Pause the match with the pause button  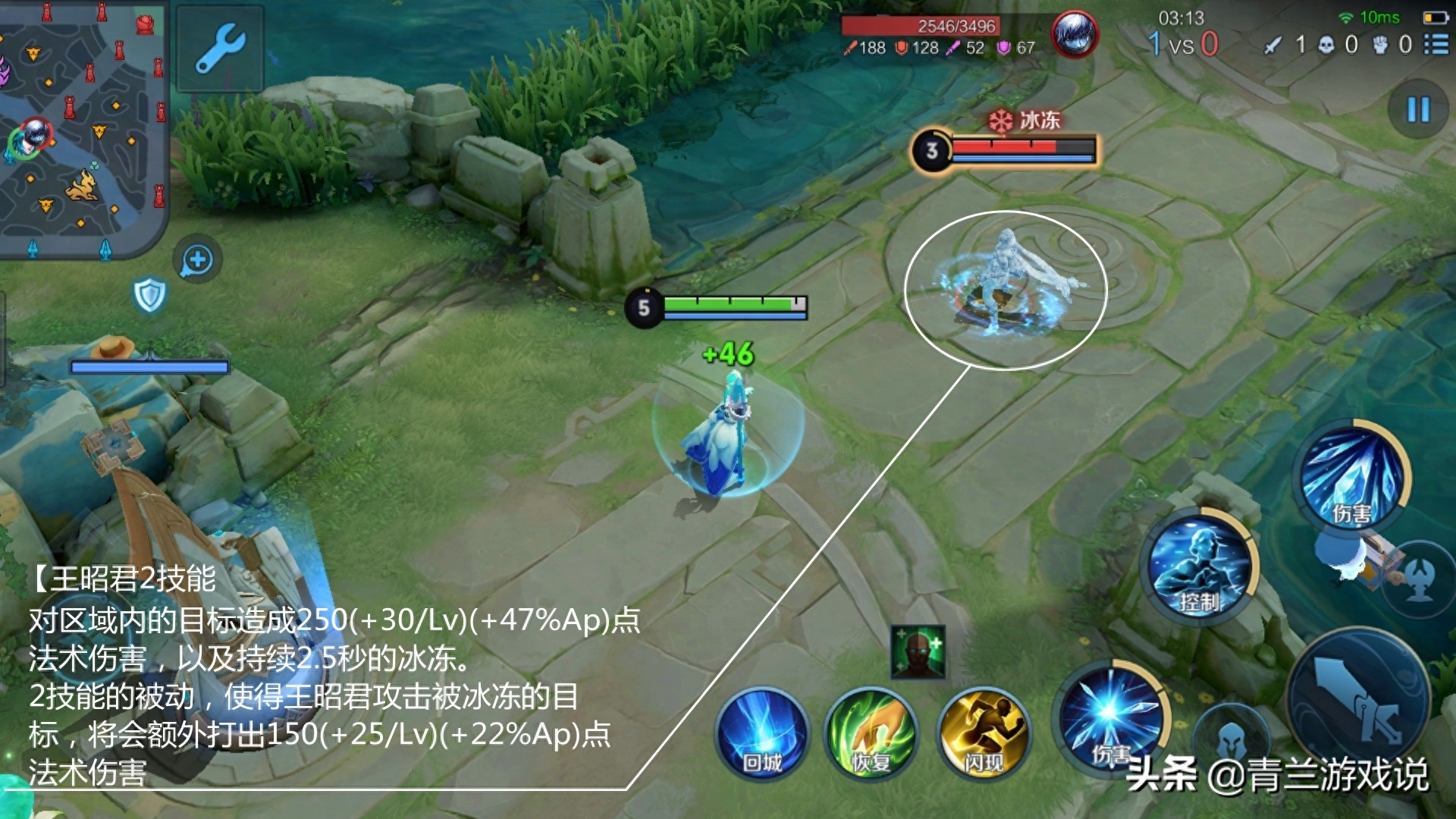click(1417, 110)
